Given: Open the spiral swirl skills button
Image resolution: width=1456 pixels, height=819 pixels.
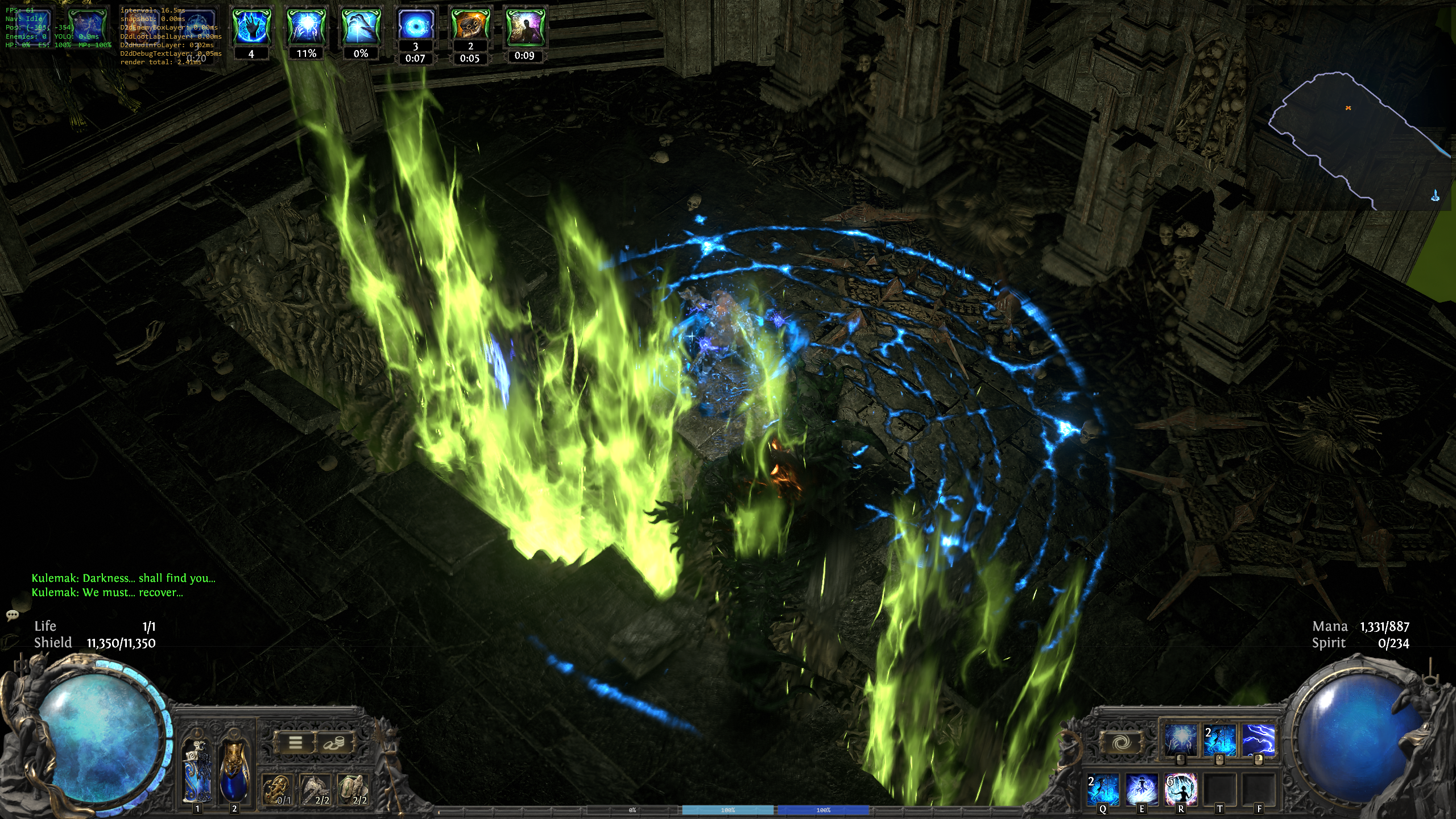Looking at the screenshot, I should [1122, 742].
